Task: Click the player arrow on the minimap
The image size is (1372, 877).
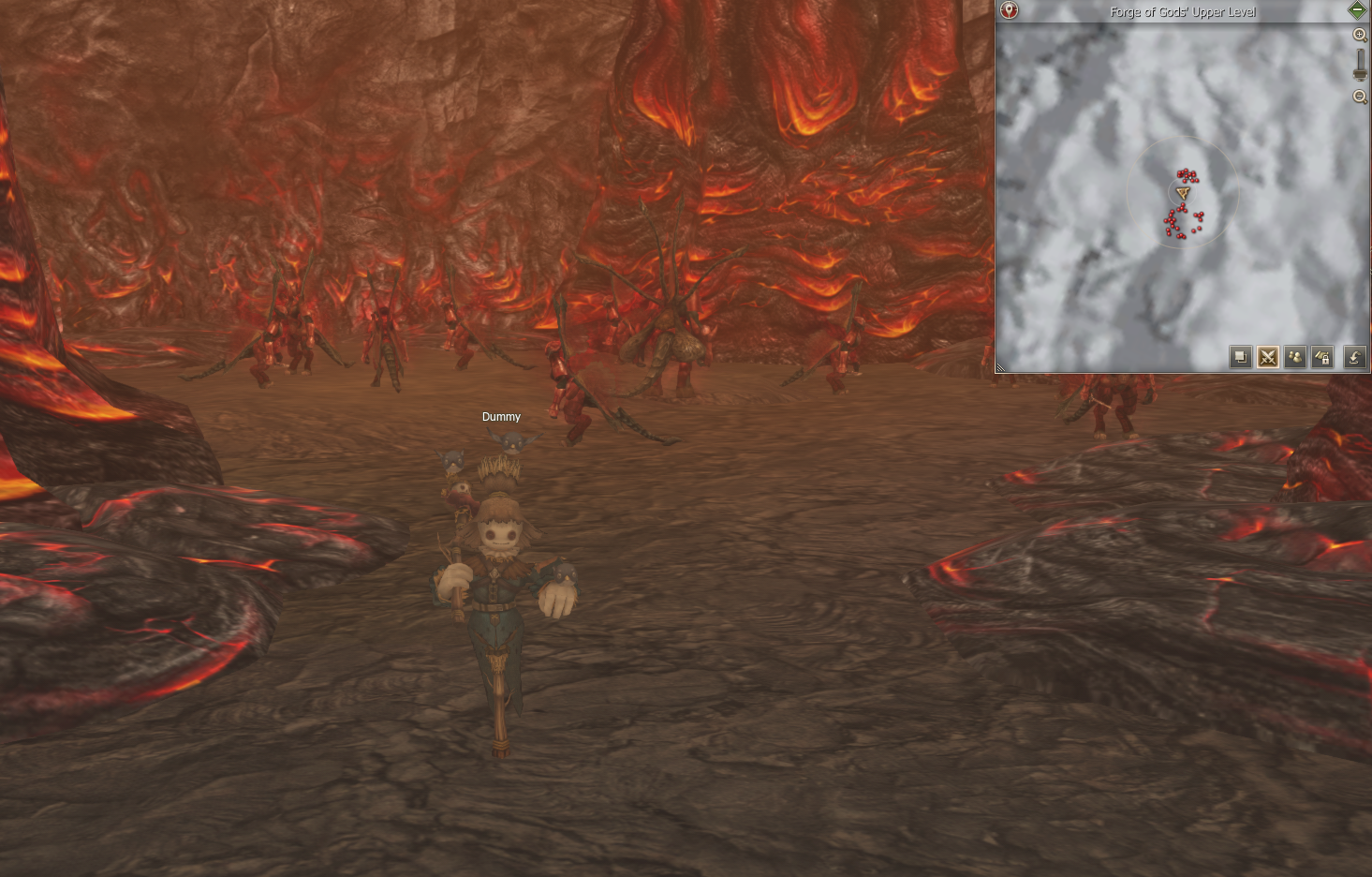Action: coord(1183,194)
